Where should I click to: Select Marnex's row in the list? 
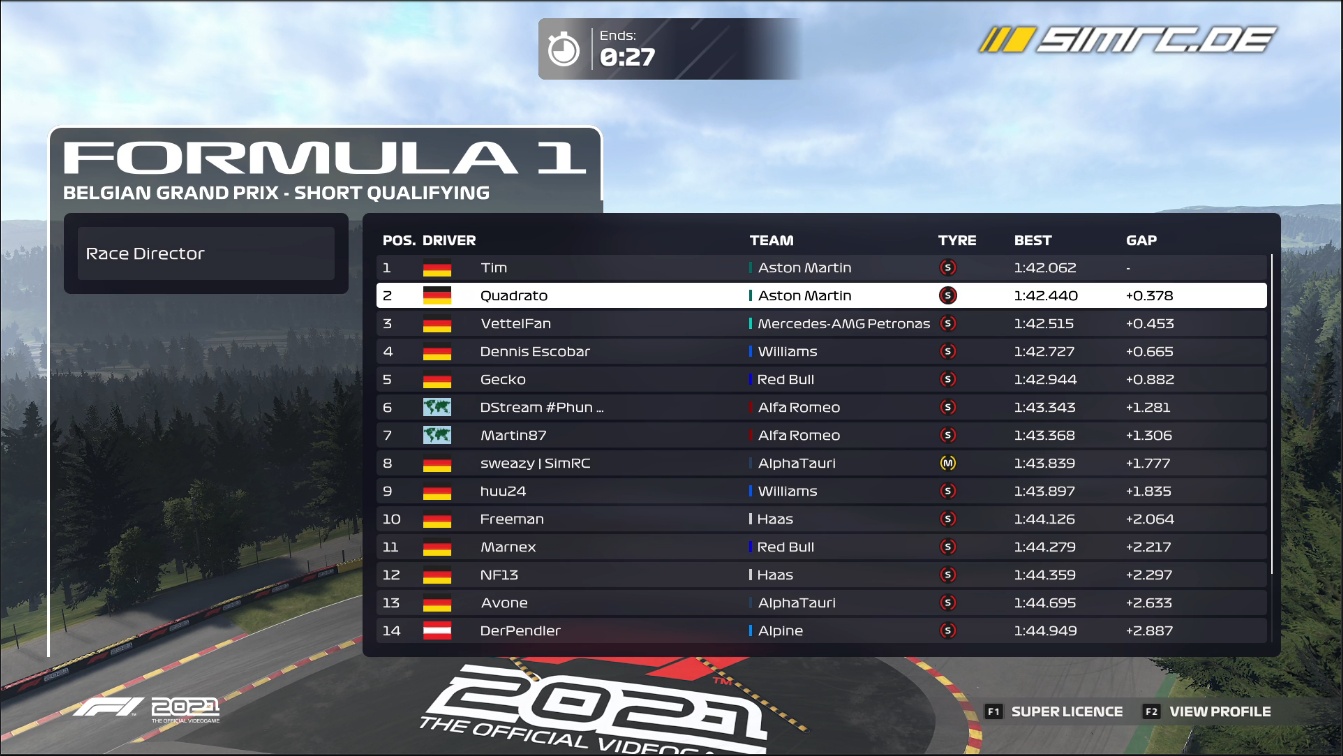(821, 548)
